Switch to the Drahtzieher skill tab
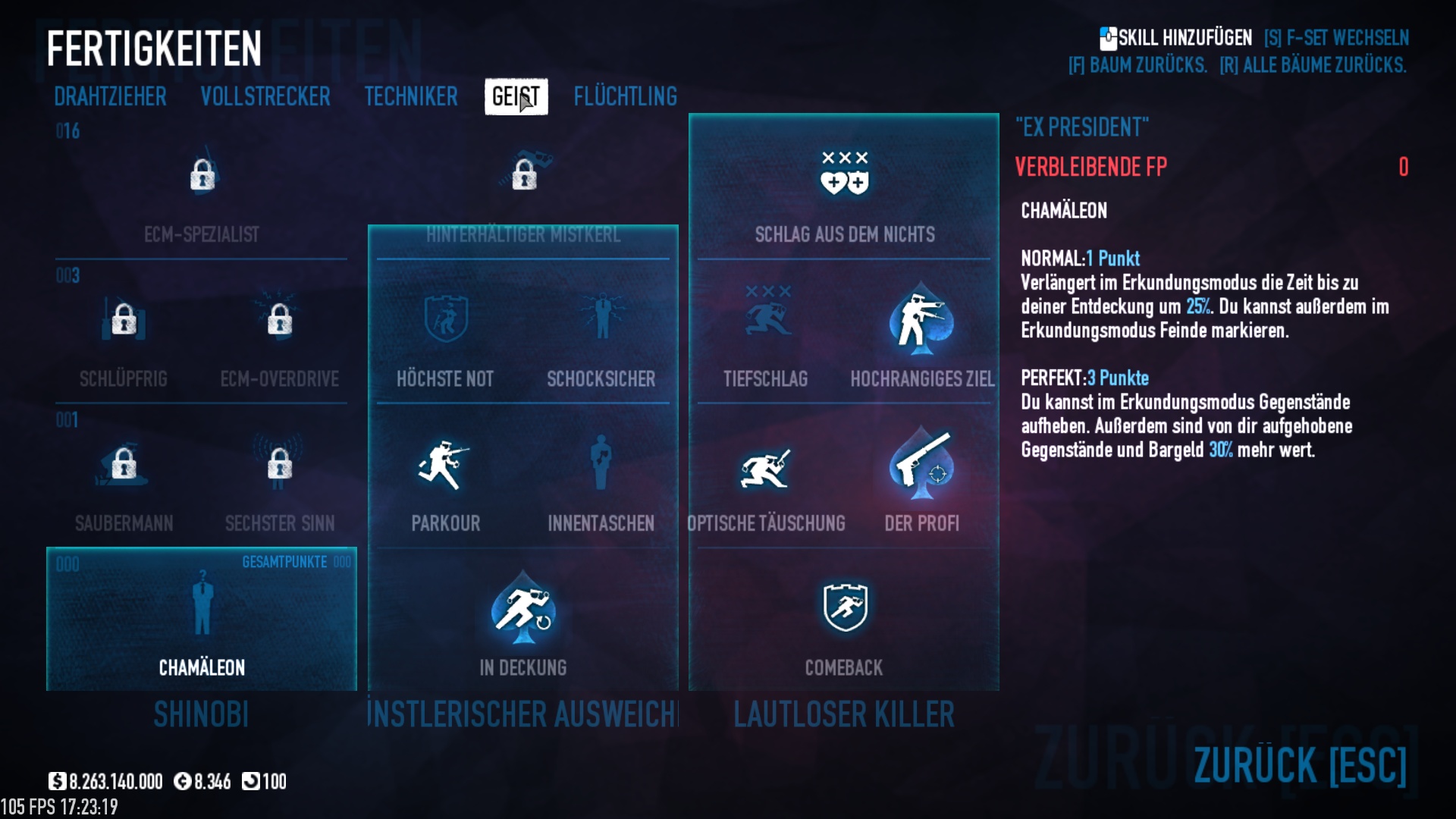The width and height of the screenshot is (1456, 819). click(x=110, y=96)
